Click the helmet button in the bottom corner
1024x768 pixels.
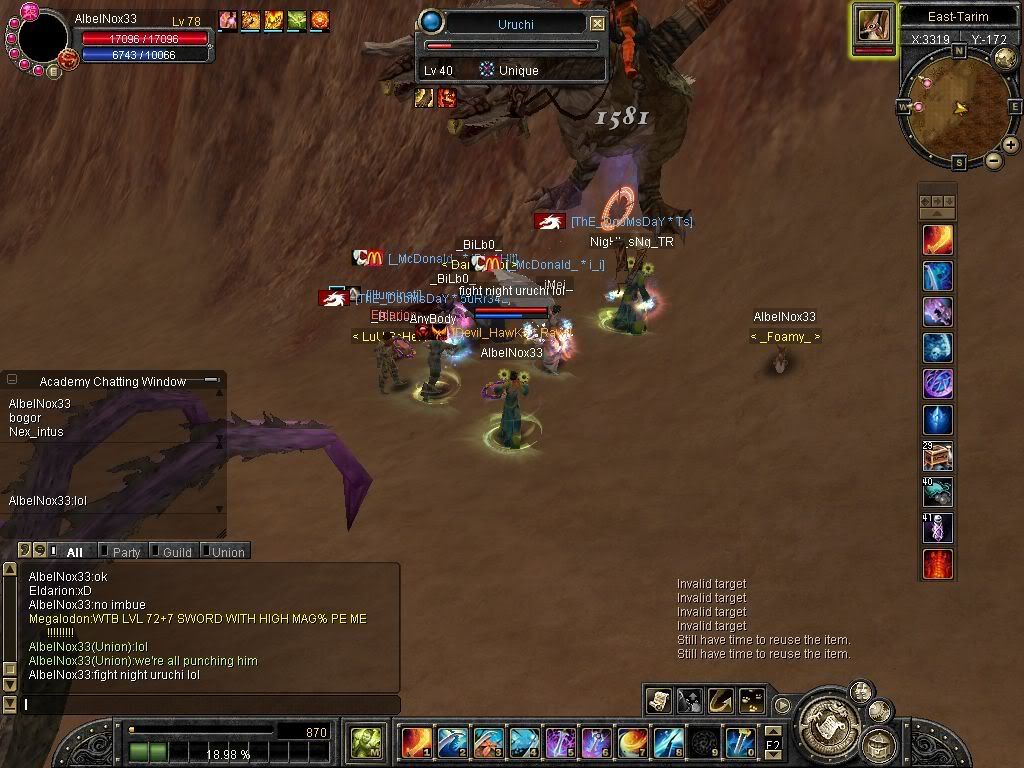pos(881,743)
